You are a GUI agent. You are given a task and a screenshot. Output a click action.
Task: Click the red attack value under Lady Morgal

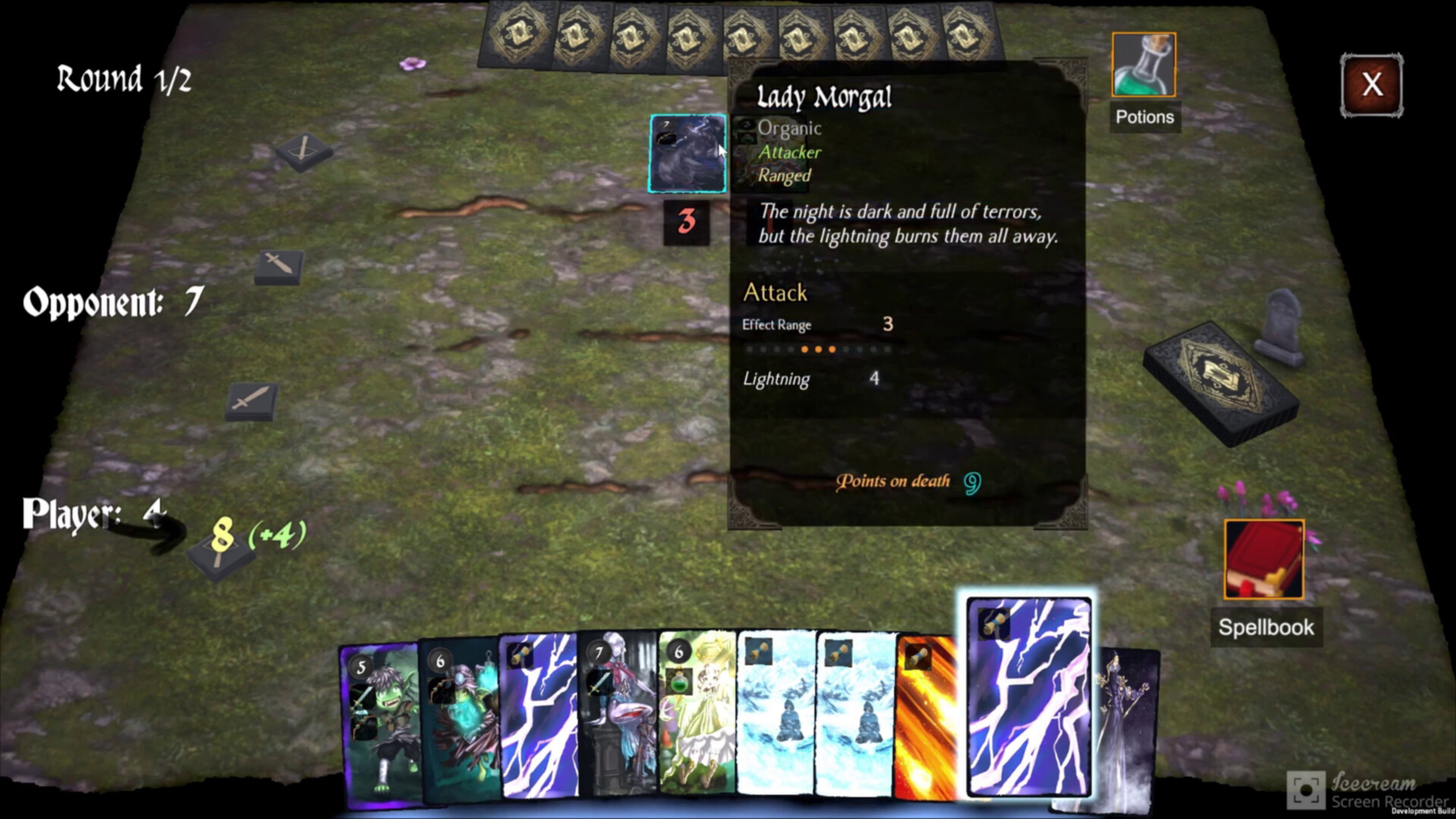[687, 222]
